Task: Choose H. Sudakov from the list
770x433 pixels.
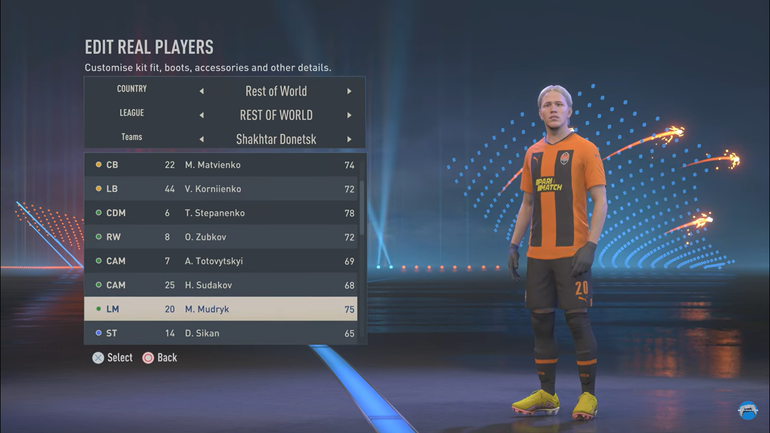Action: pyautogui.click(x=220, y=285)
